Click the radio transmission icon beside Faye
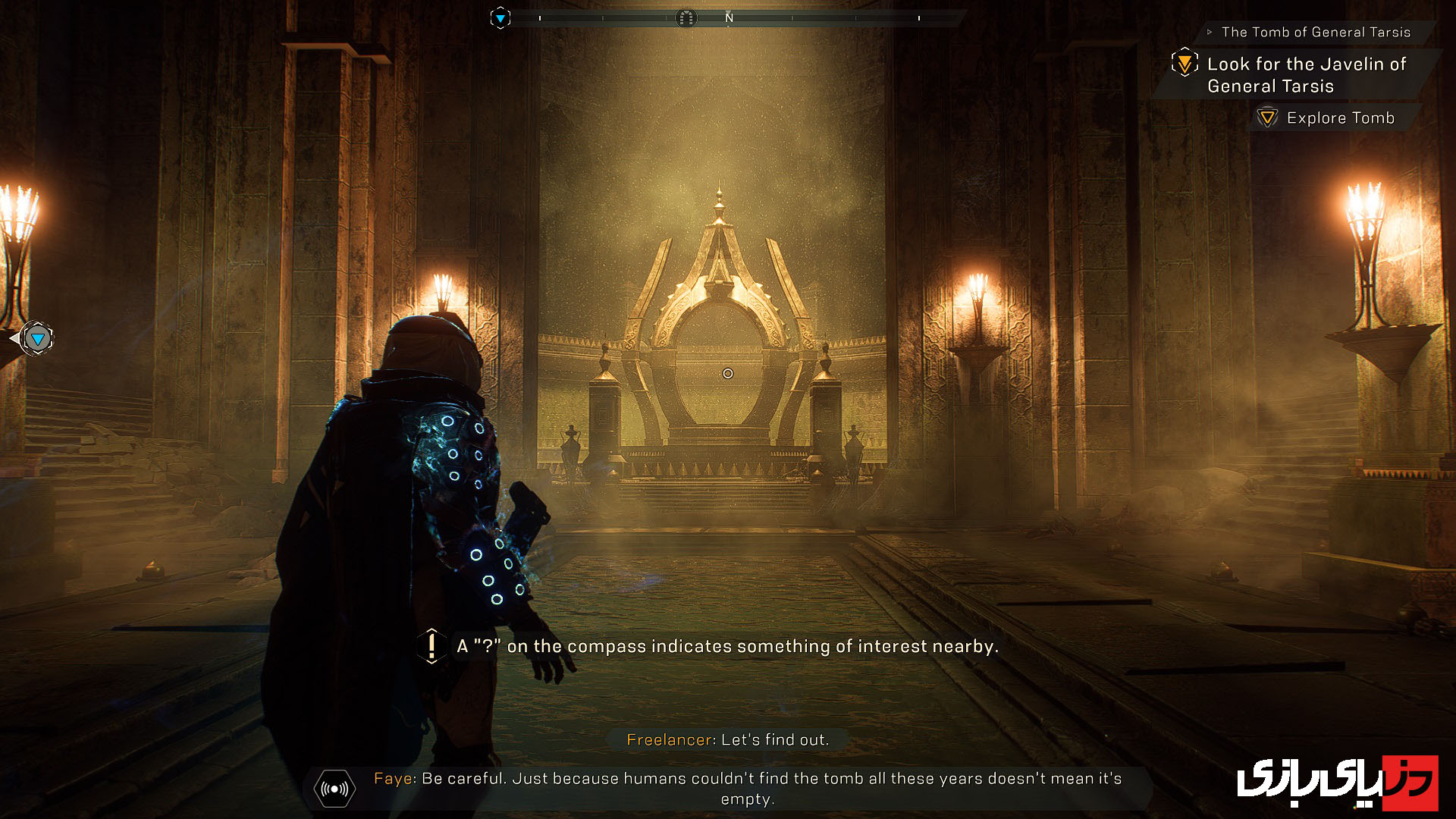The height and width of the screenshot is (819, 1456). click(x=334, y=789)
